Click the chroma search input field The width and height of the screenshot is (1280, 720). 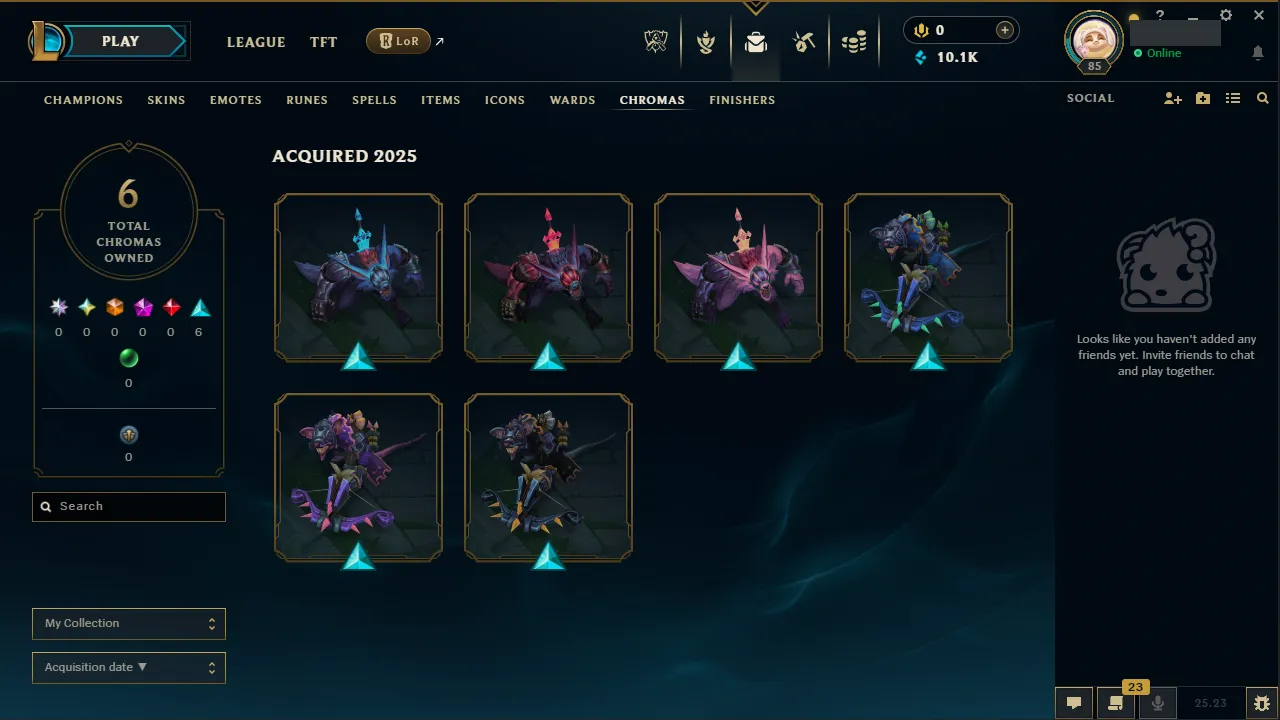click(128, 506)
